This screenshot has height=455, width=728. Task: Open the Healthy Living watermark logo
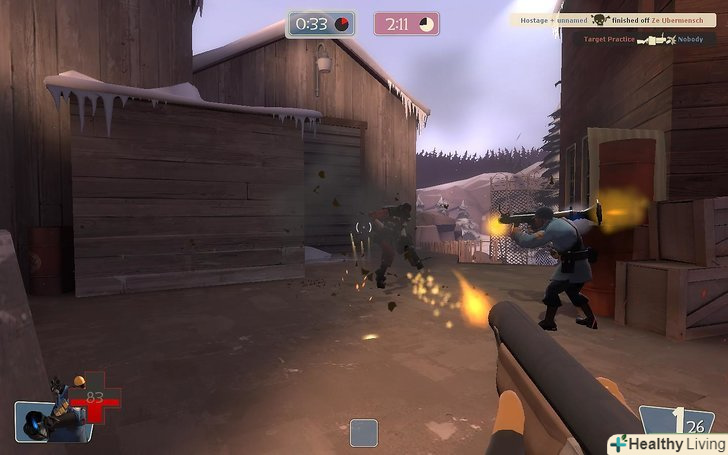[x=663, y=443]
